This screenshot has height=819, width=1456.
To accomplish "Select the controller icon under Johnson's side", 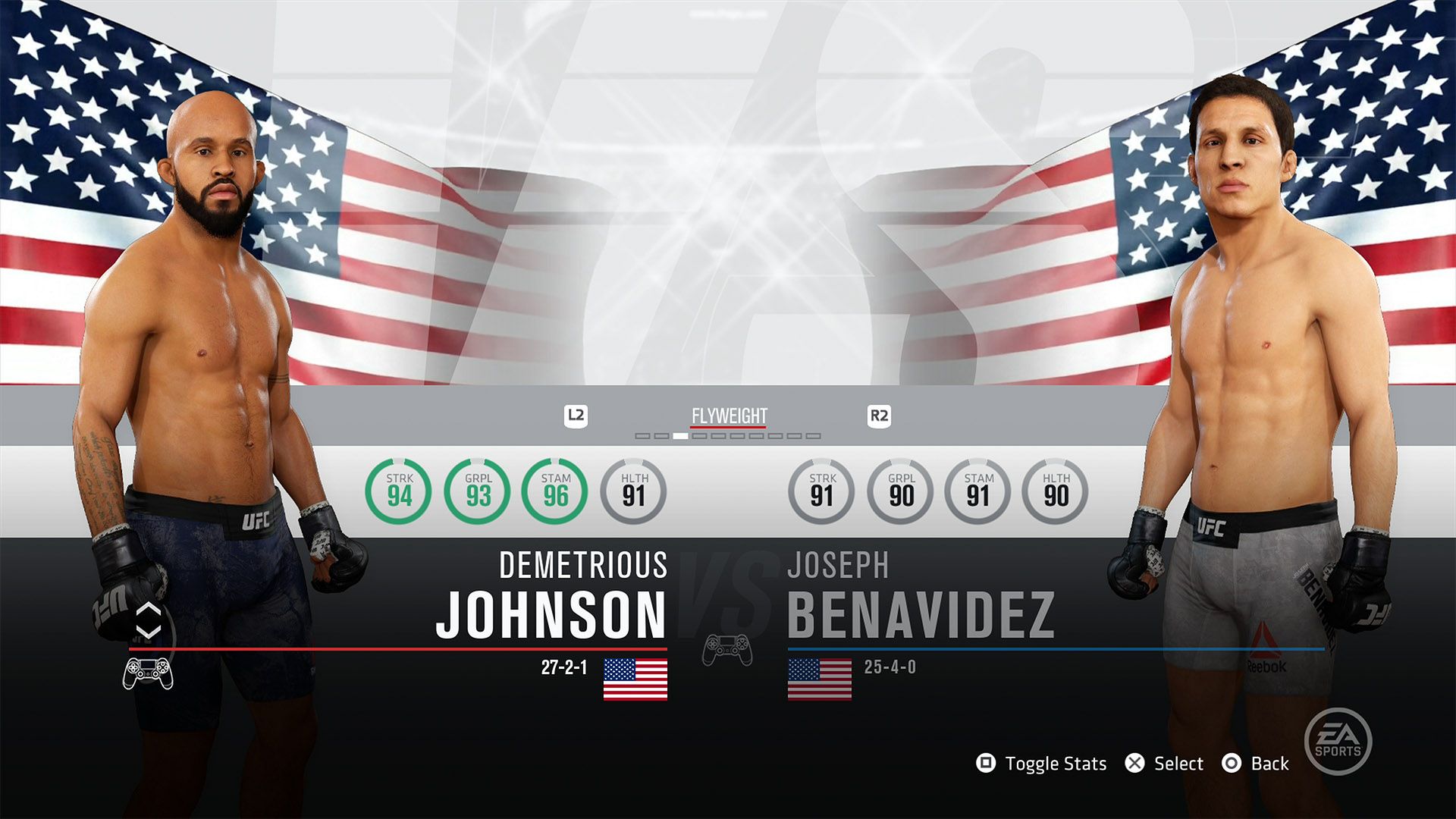I will (148, 673).
